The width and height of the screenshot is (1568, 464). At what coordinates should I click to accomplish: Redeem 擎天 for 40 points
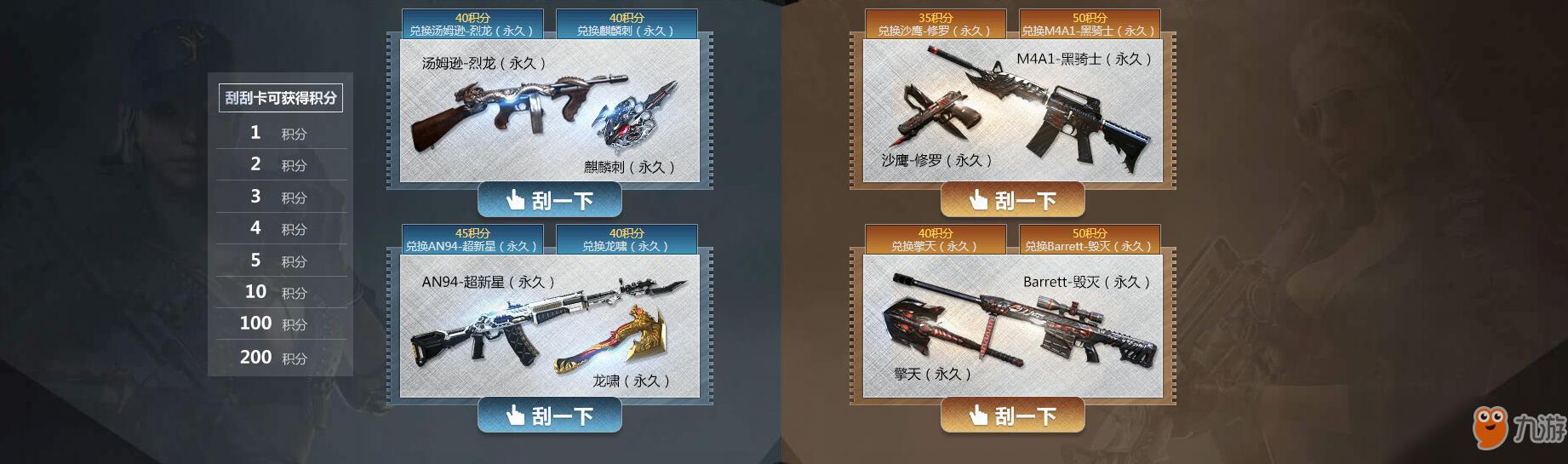click(x=936, y=239)
